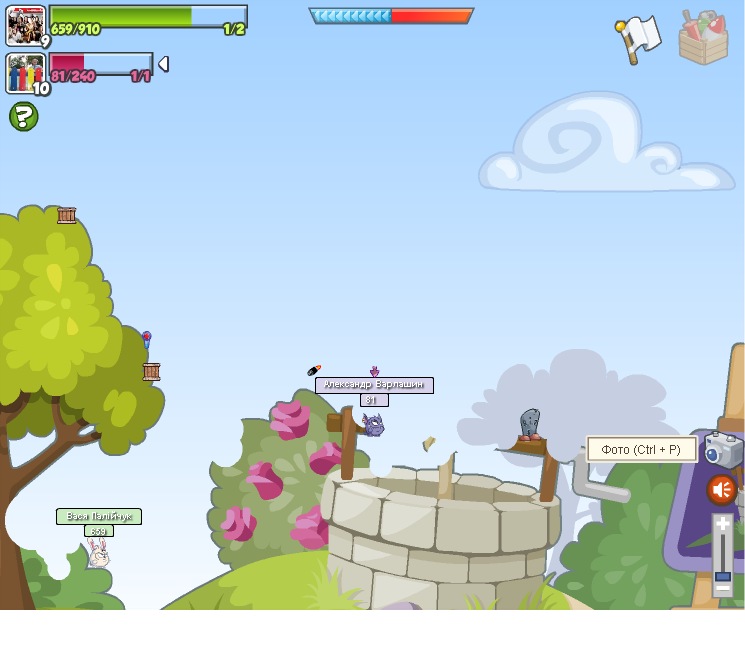The image size is (745, 650).
Task: Click the white surrender flag icon
Action: 638,38
